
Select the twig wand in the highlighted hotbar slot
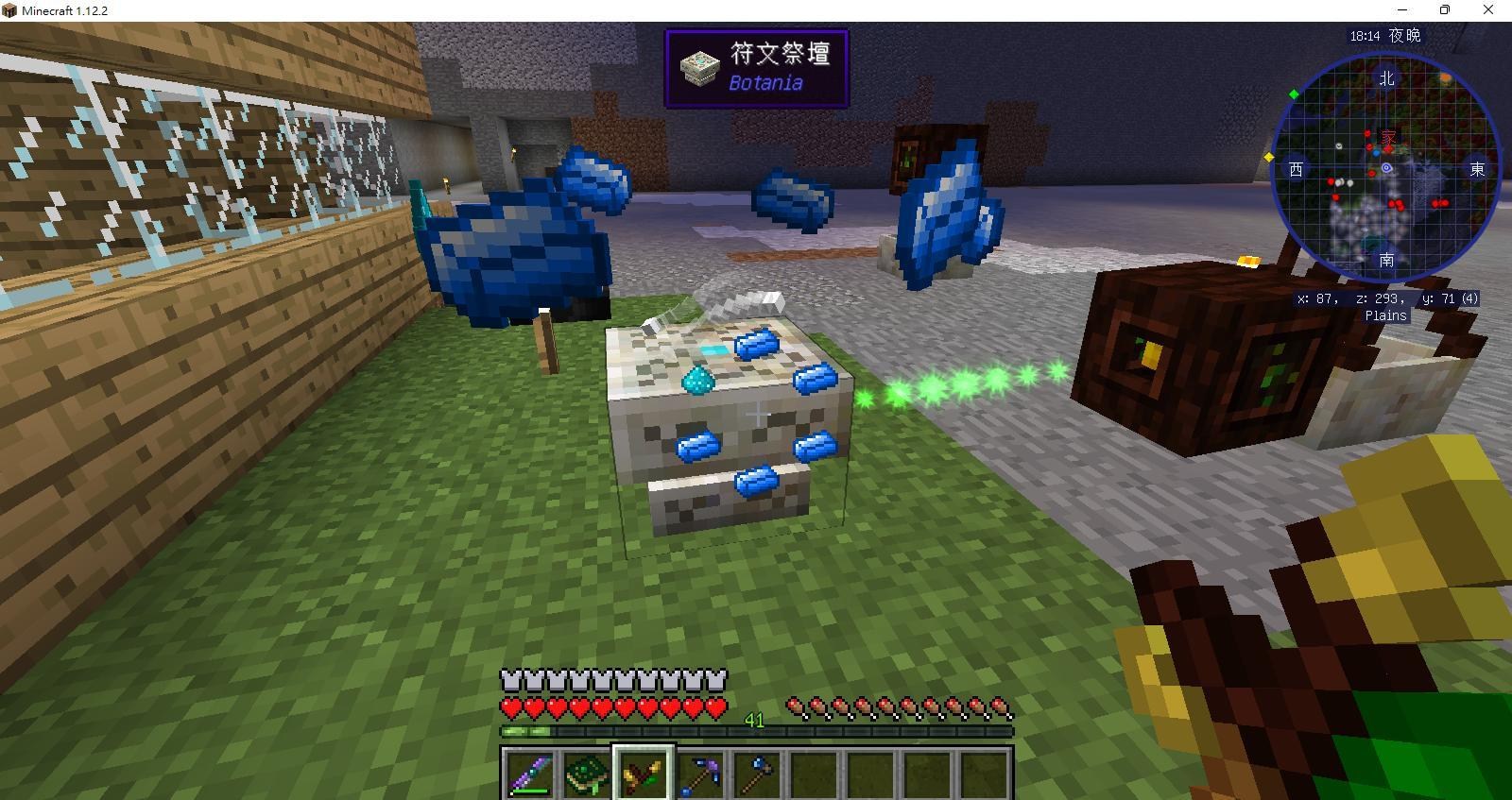(x=644, y=772)
